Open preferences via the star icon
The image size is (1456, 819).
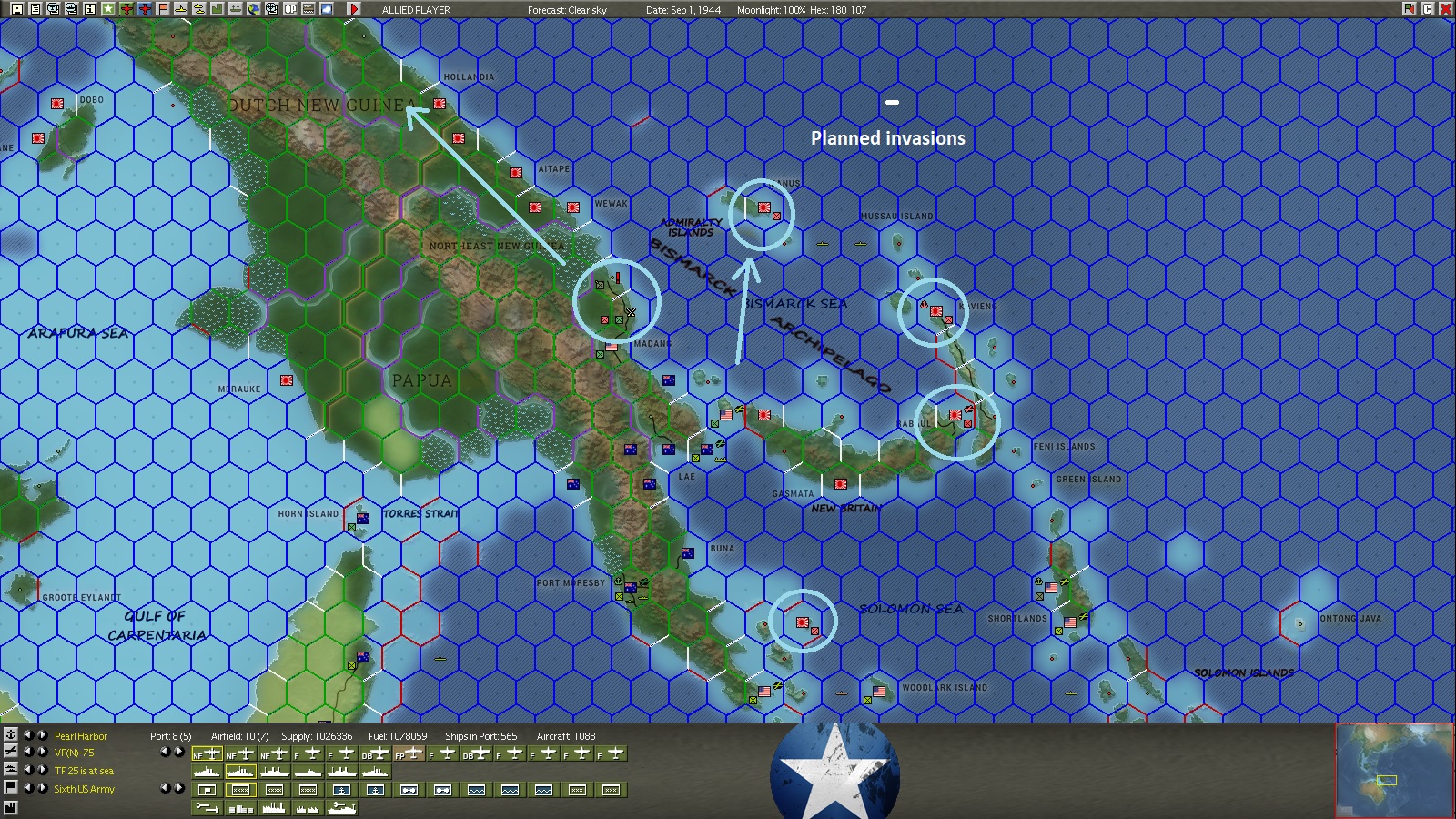[x=107, y=9]
